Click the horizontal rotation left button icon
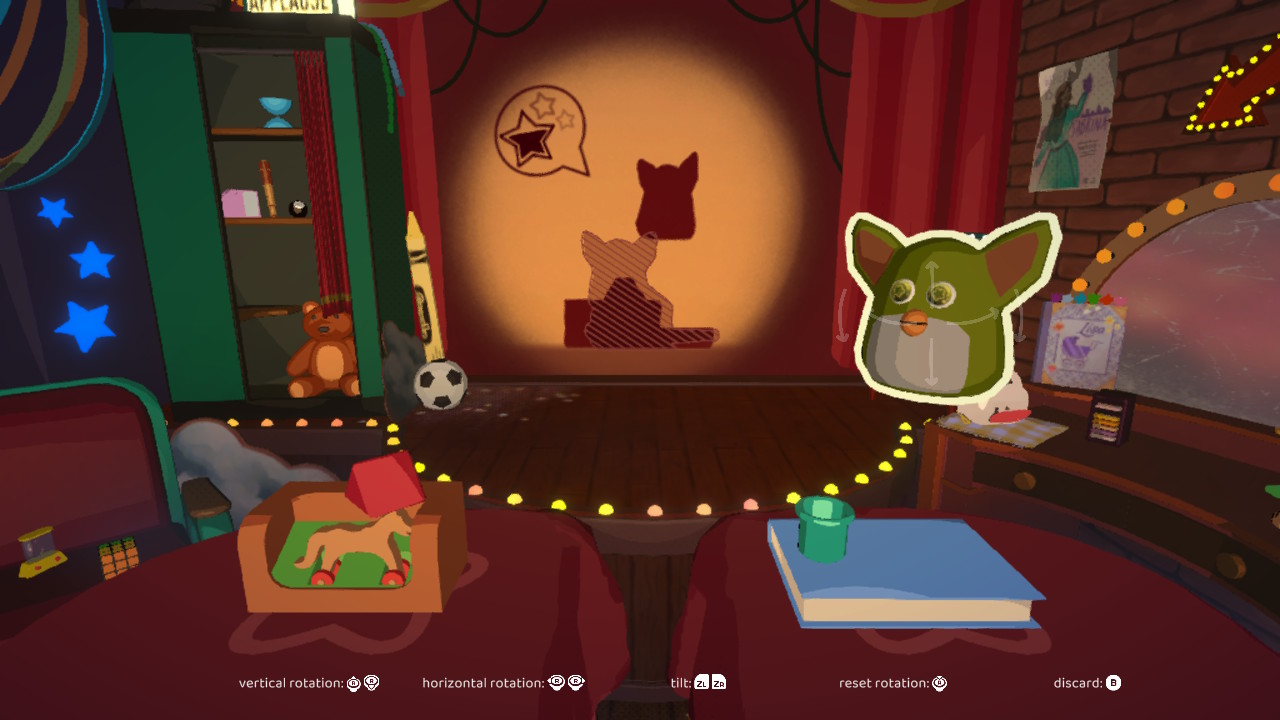 [557, 683]
